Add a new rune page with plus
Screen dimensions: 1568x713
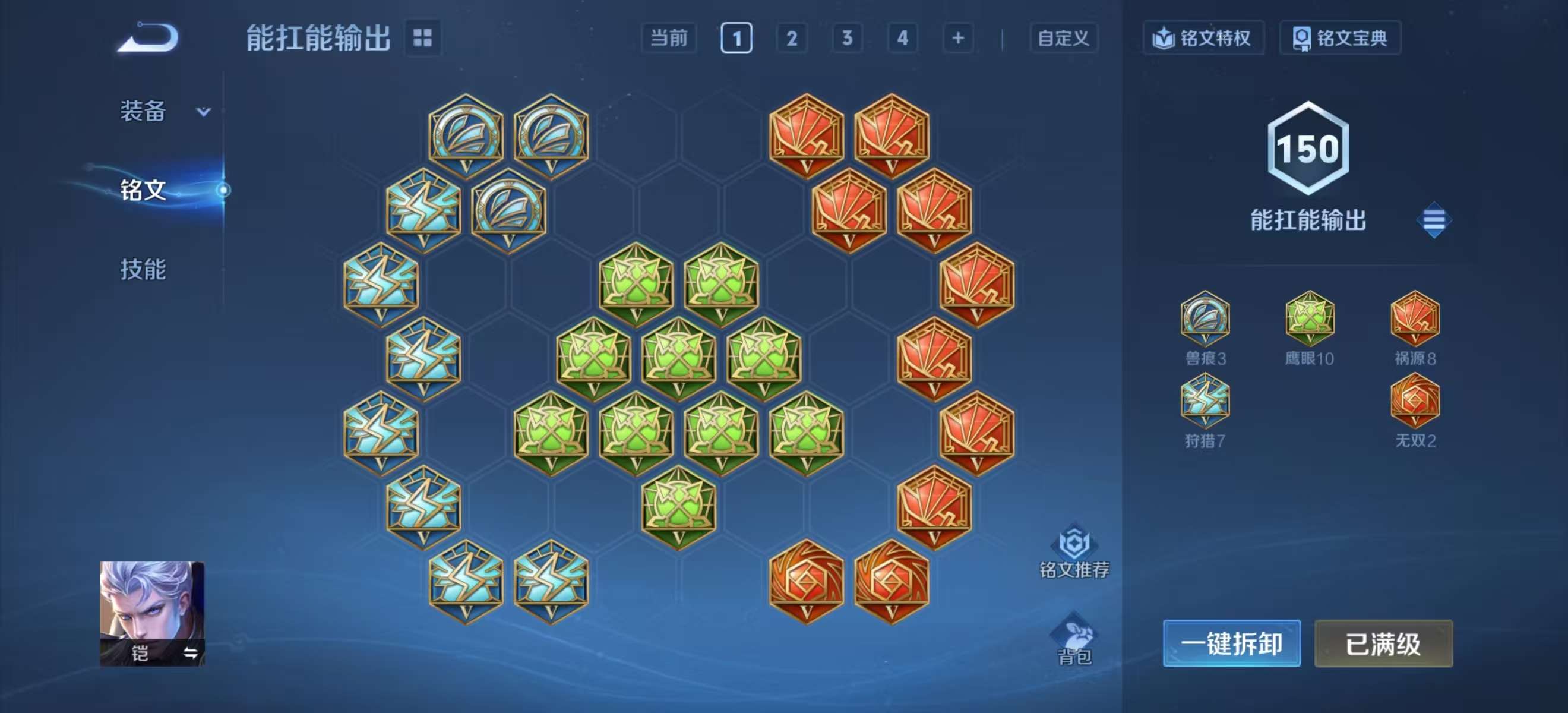pyautogui.click(x=957, y=39)
